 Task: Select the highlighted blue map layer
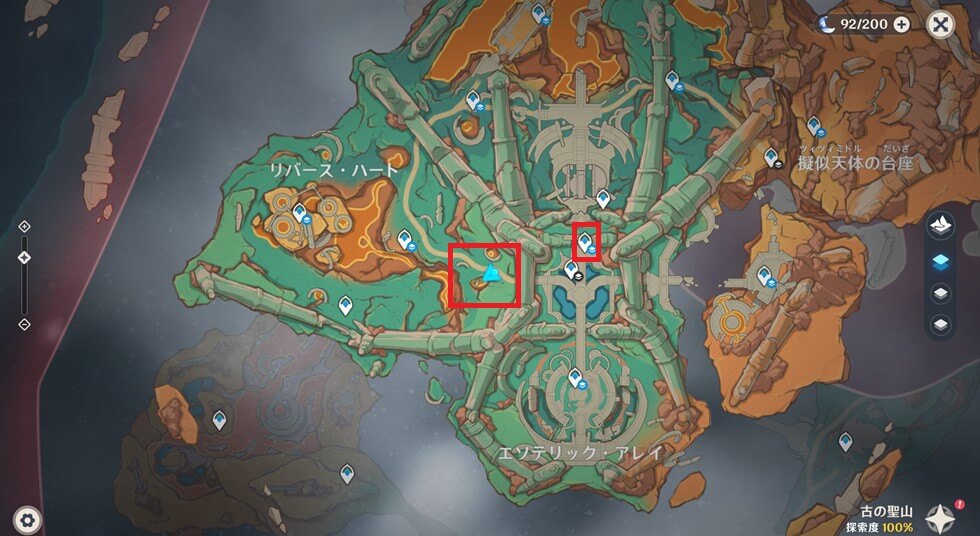click(939, 260)
